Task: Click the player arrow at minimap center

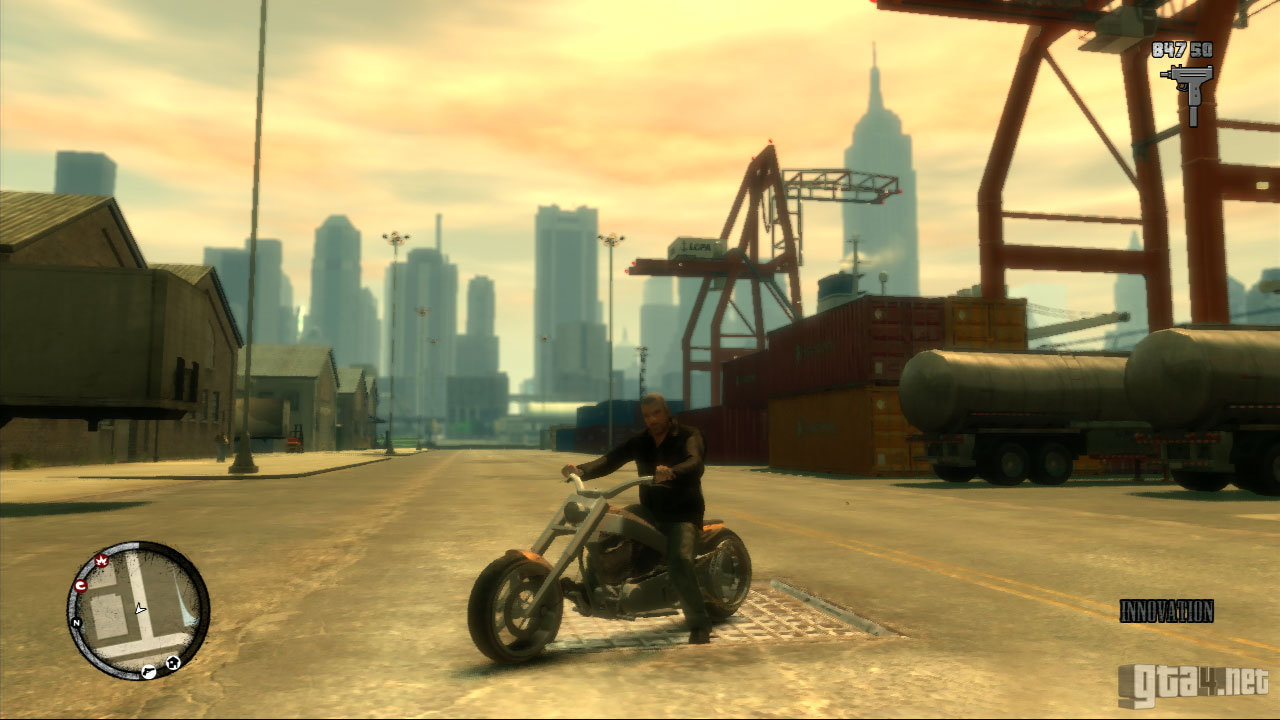Action: (x=140, y=608)
